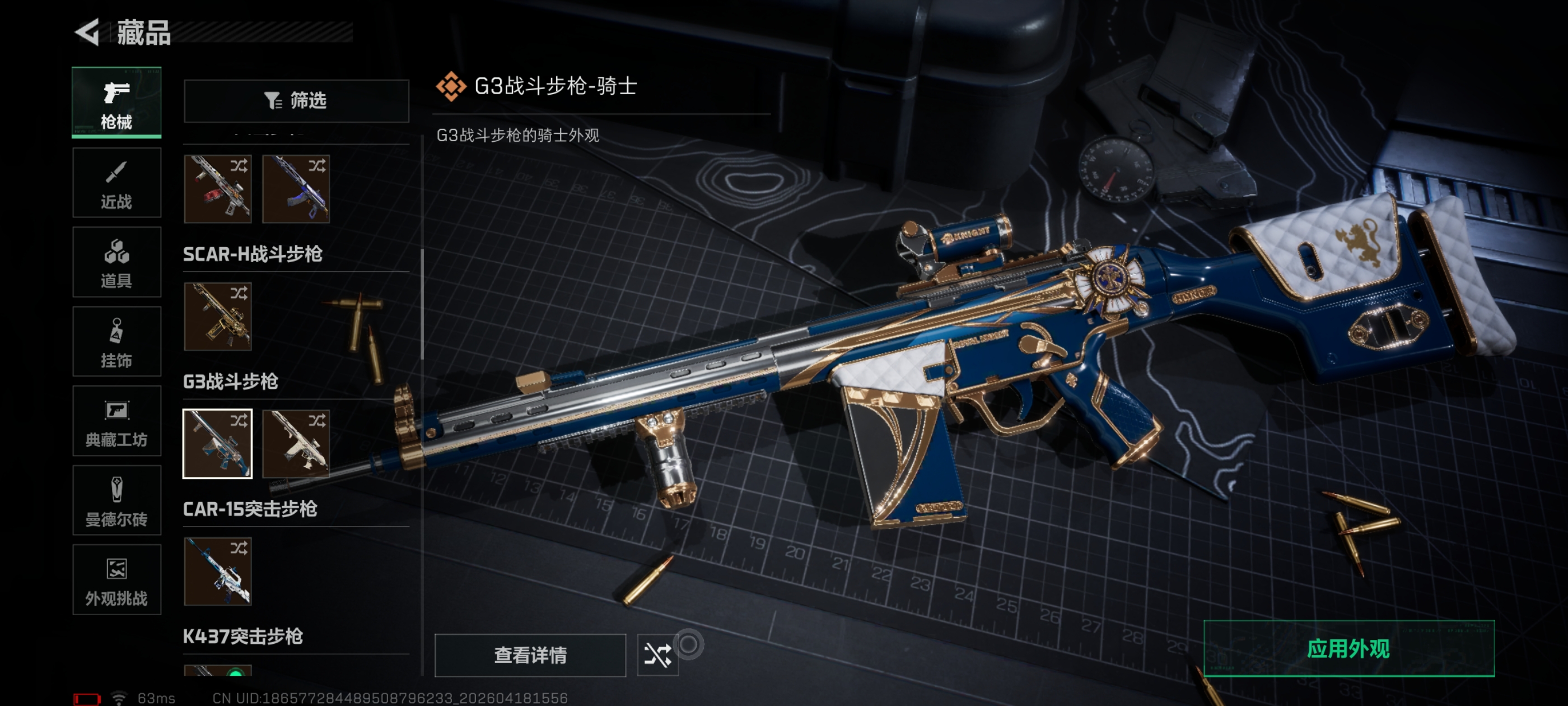Apply the skin with 应用外观
The height and width of the screenshot is (706, 1568).
[x=1348, y=649]
